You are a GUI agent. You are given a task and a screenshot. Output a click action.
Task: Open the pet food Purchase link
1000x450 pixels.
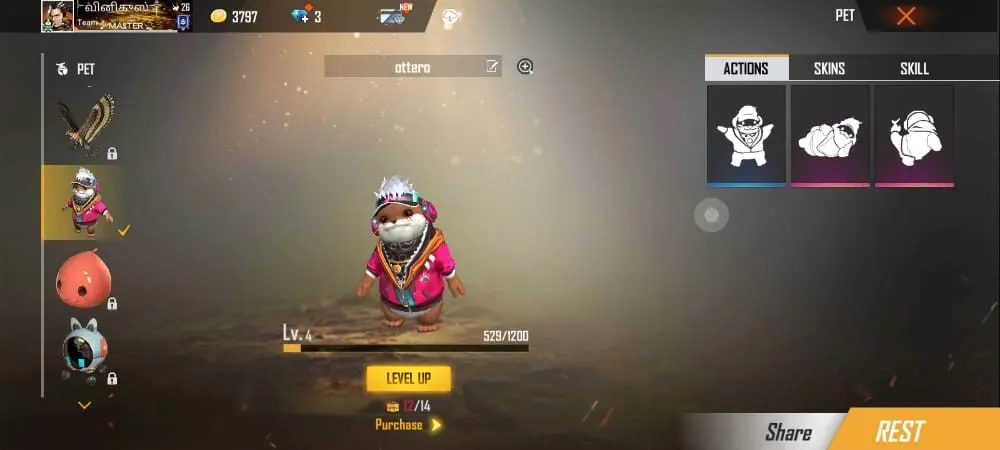point(407,425)
